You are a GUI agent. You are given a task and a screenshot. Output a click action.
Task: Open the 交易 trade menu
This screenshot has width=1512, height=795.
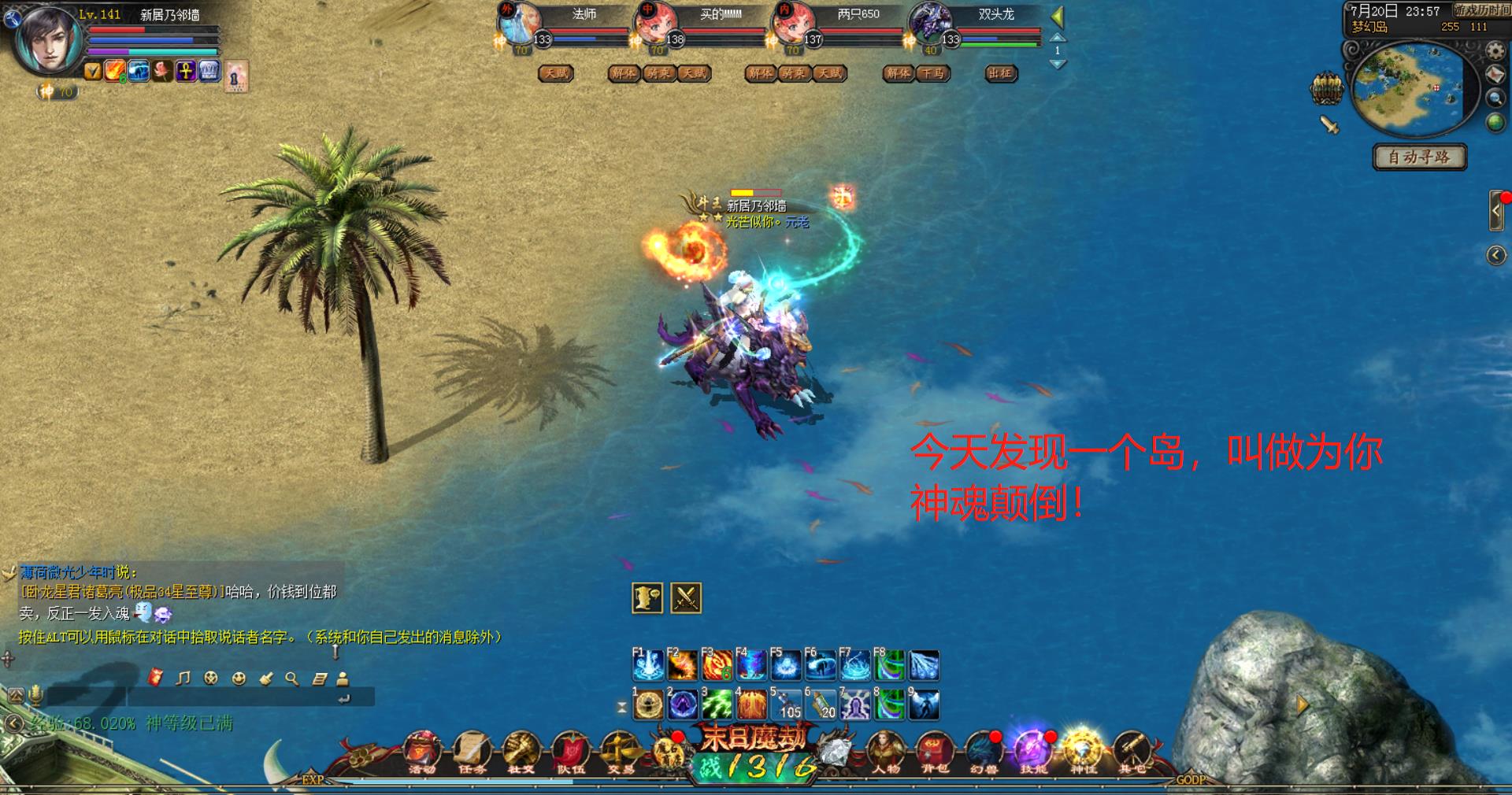coord(620,750)
